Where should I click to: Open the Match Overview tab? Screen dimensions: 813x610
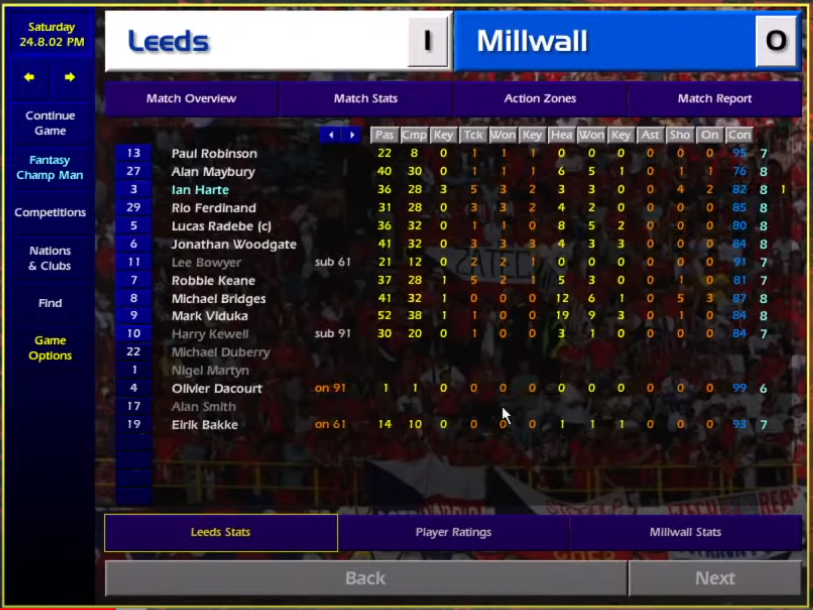pyautogui.click(x=191, y=99)
